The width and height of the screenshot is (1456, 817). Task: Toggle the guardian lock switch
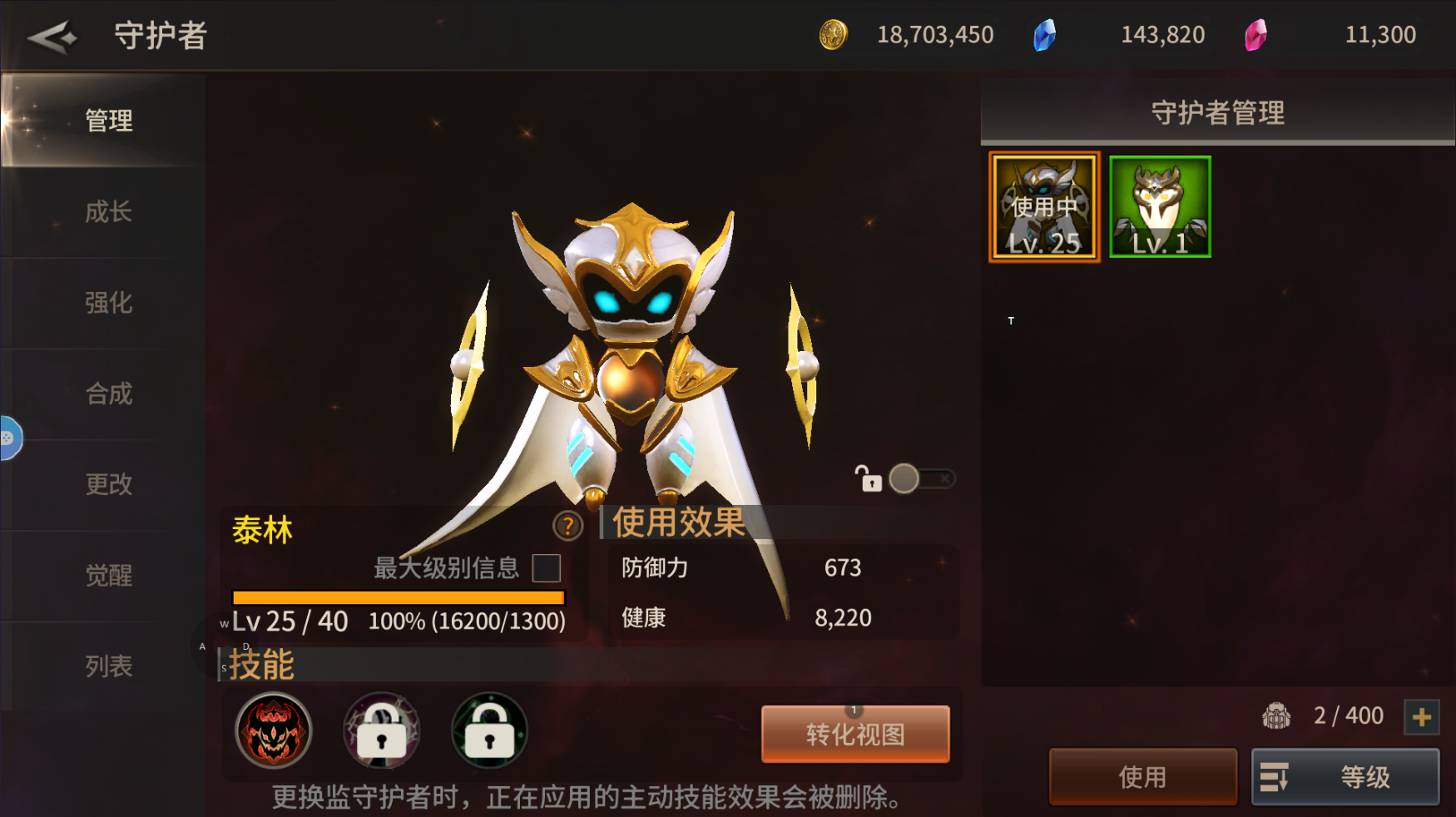coord(921,478)
